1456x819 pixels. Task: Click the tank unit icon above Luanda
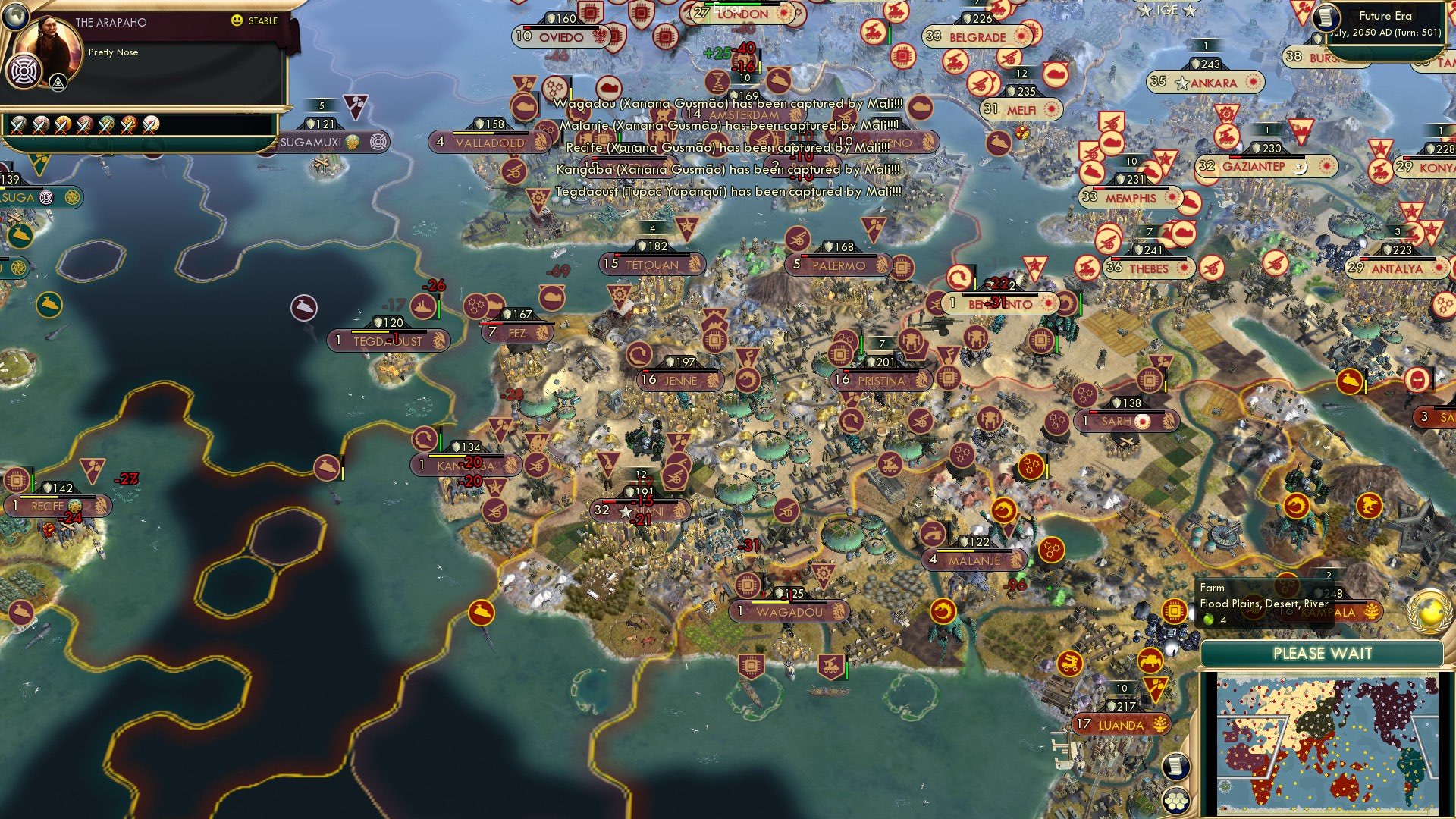(x=1150, y=661)
